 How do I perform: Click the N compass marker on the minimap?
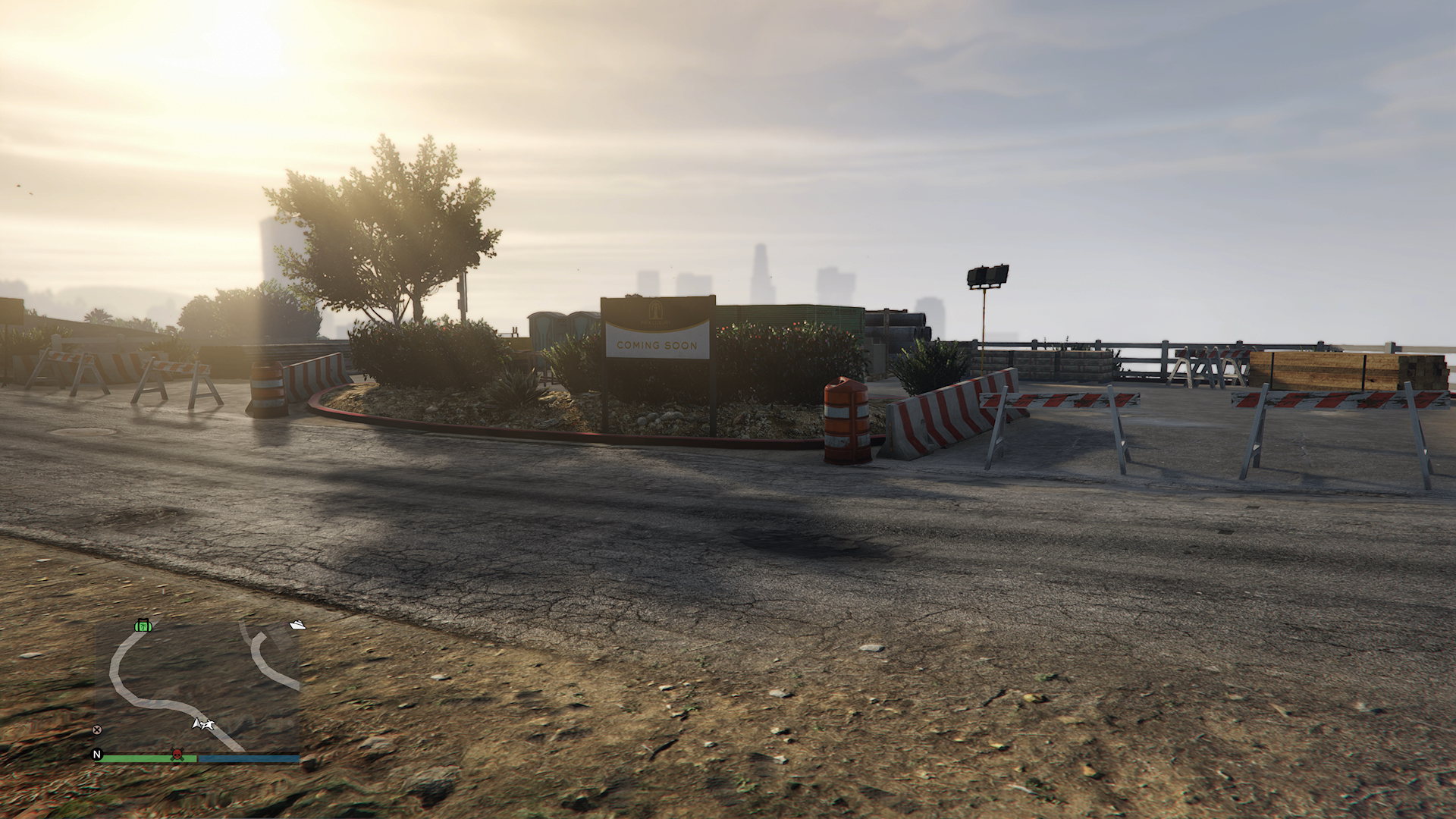point(97,754)
